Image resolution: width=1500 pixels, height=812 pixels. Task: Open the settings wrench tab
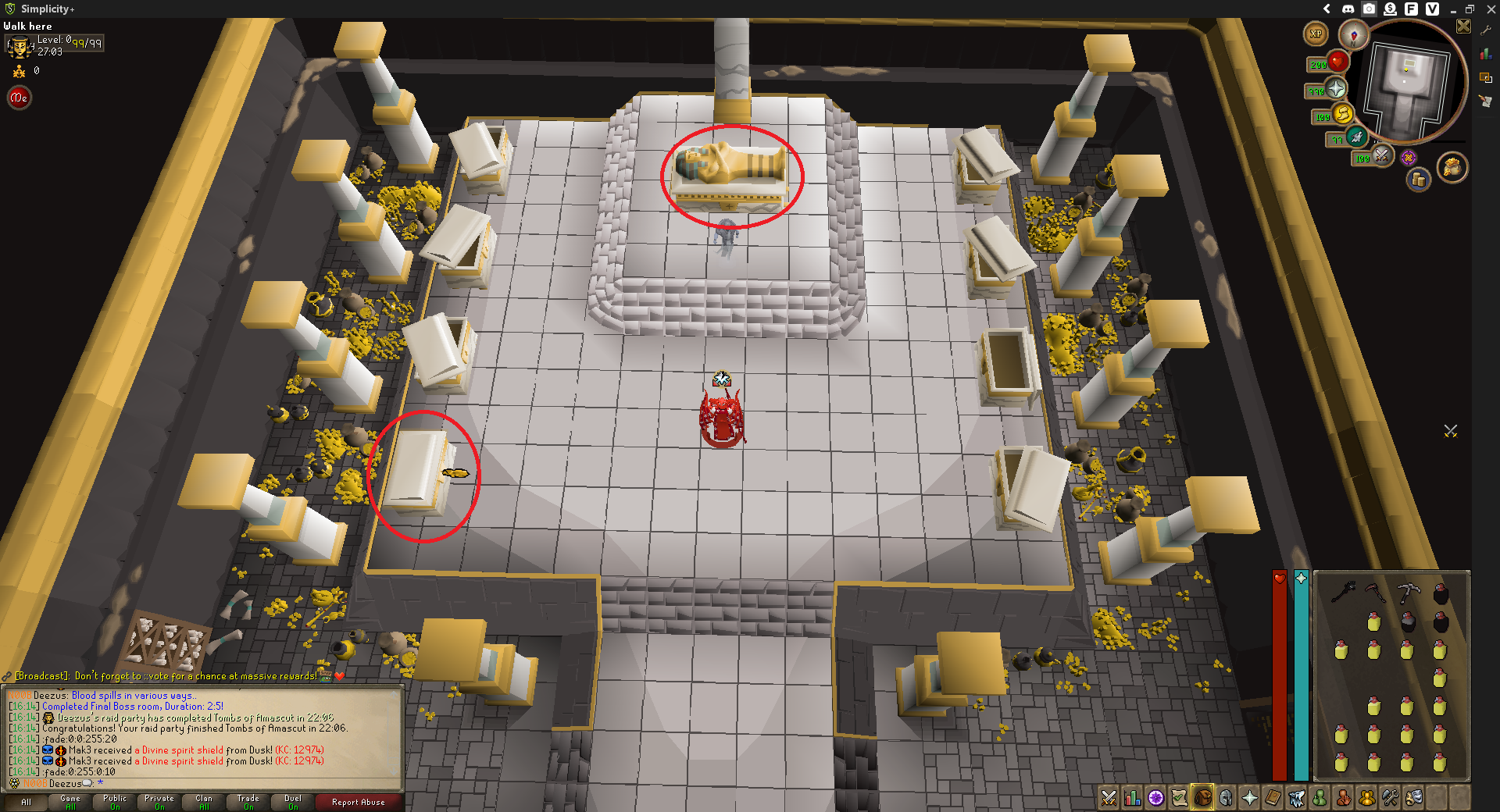(1390, 799)
